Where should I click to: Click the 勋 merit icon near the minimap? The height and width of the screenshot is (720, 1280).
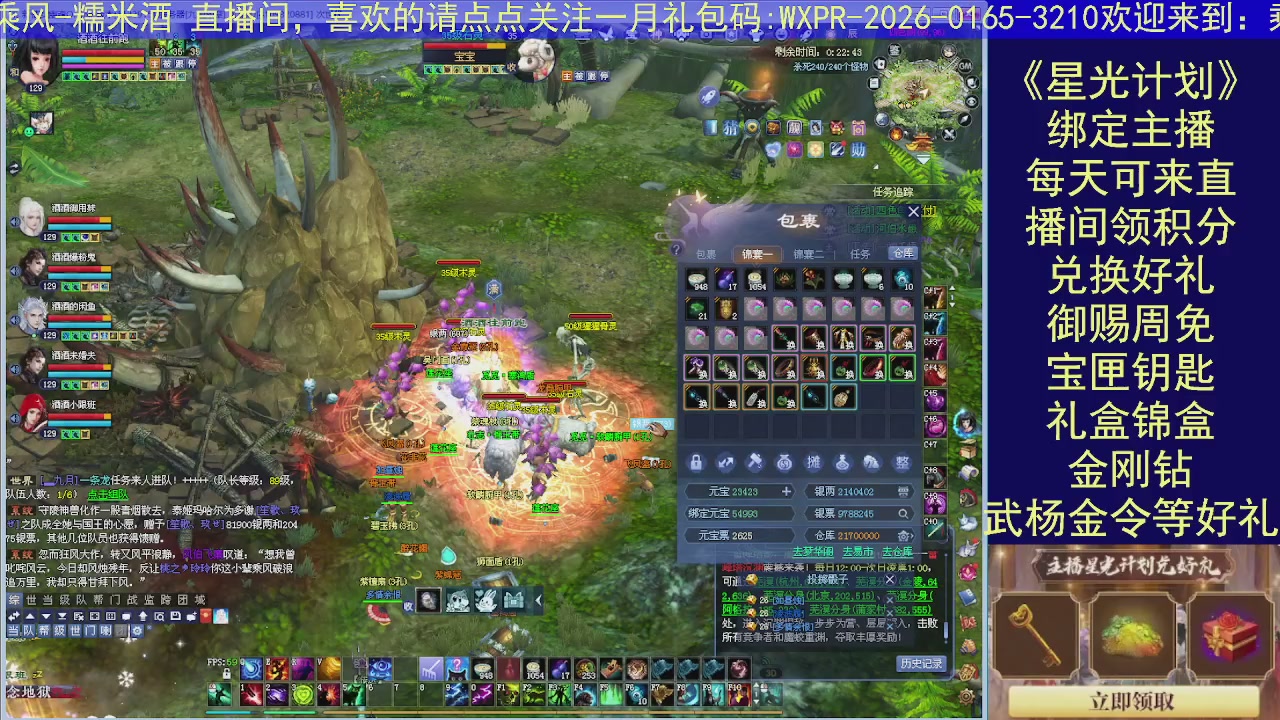click(857, 149)
